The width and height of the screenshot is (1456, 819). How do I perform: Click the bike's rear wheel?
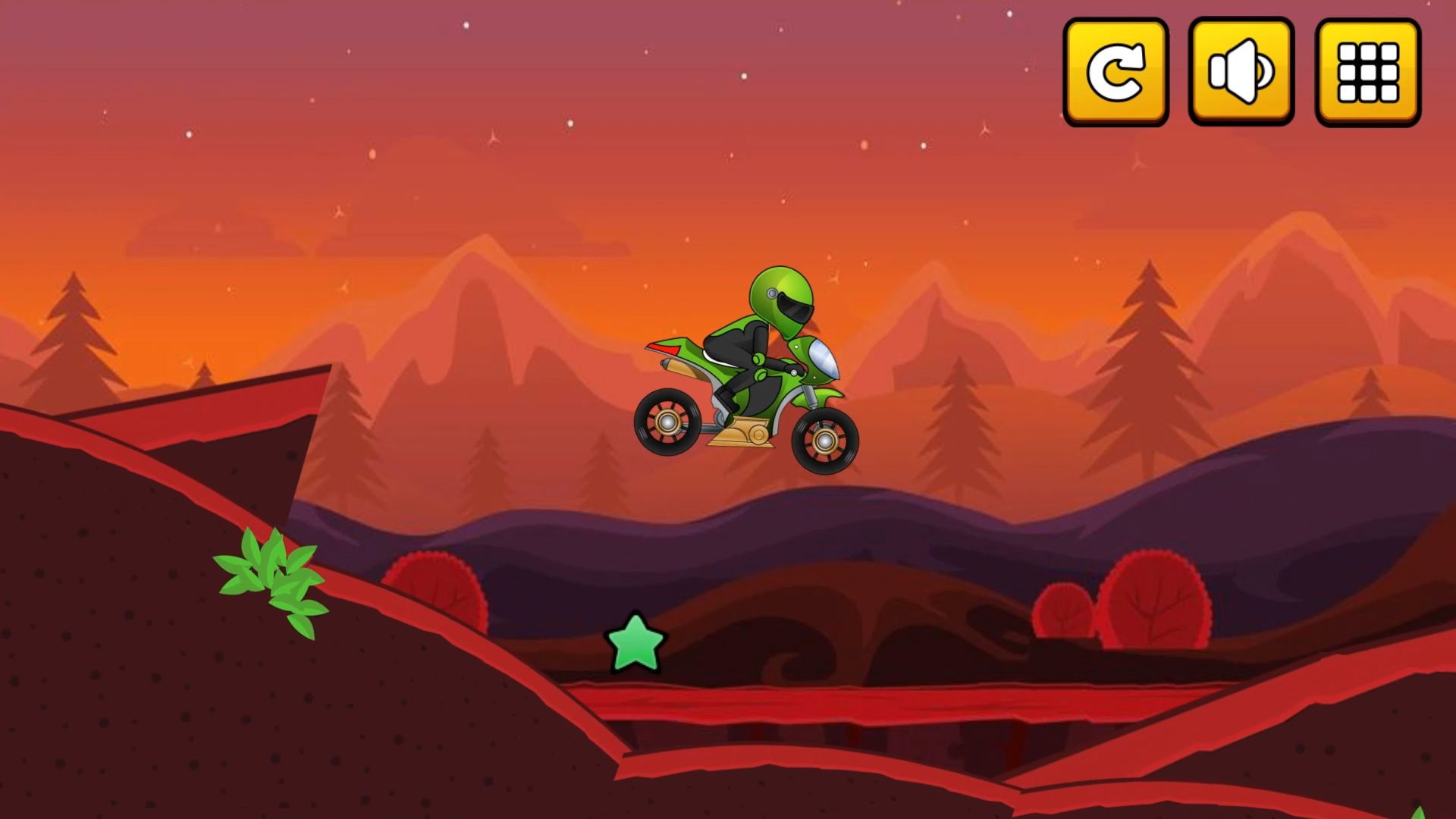point(667,425)
